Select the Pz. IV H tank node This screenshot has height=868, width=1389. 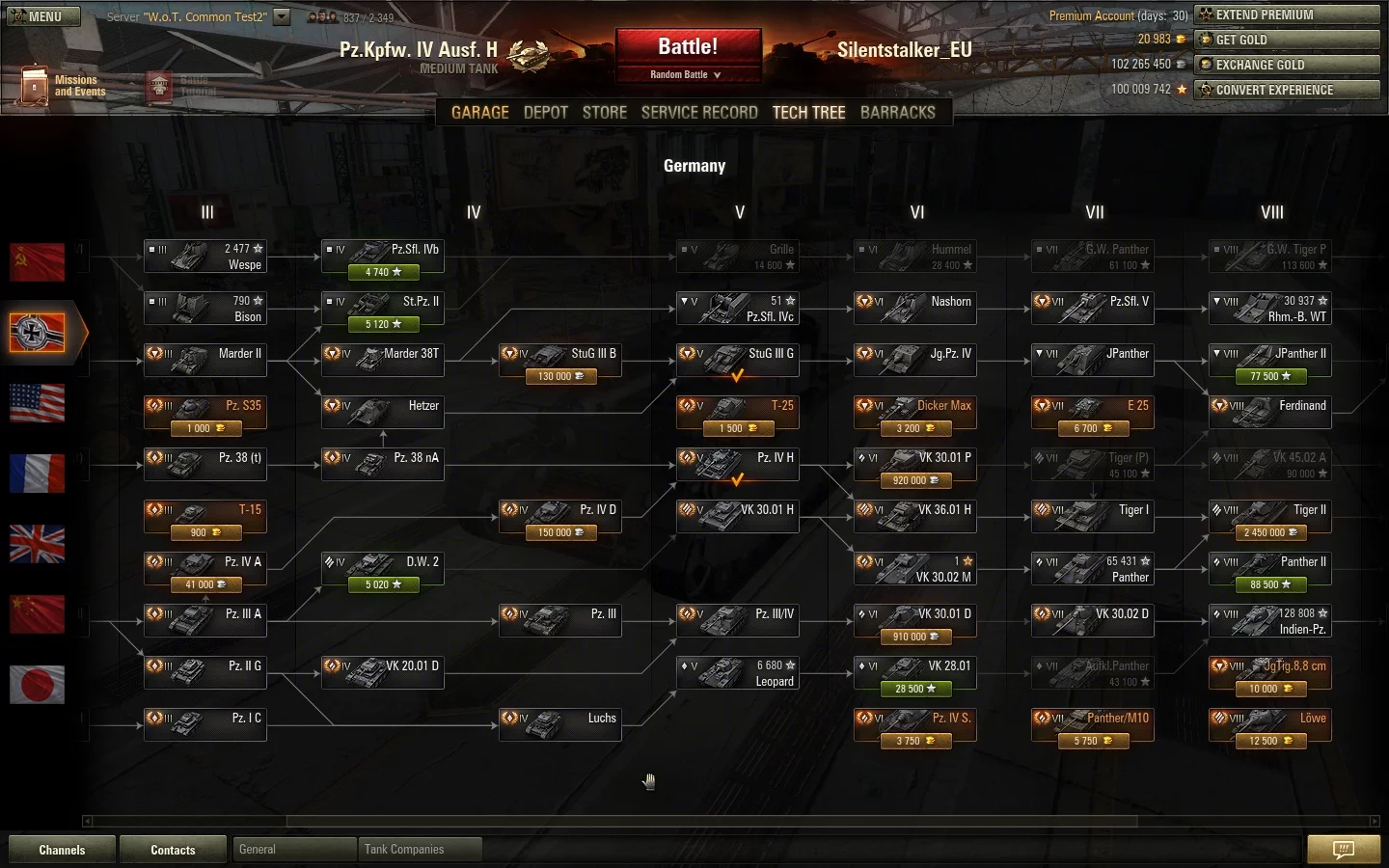pos(737,464)
